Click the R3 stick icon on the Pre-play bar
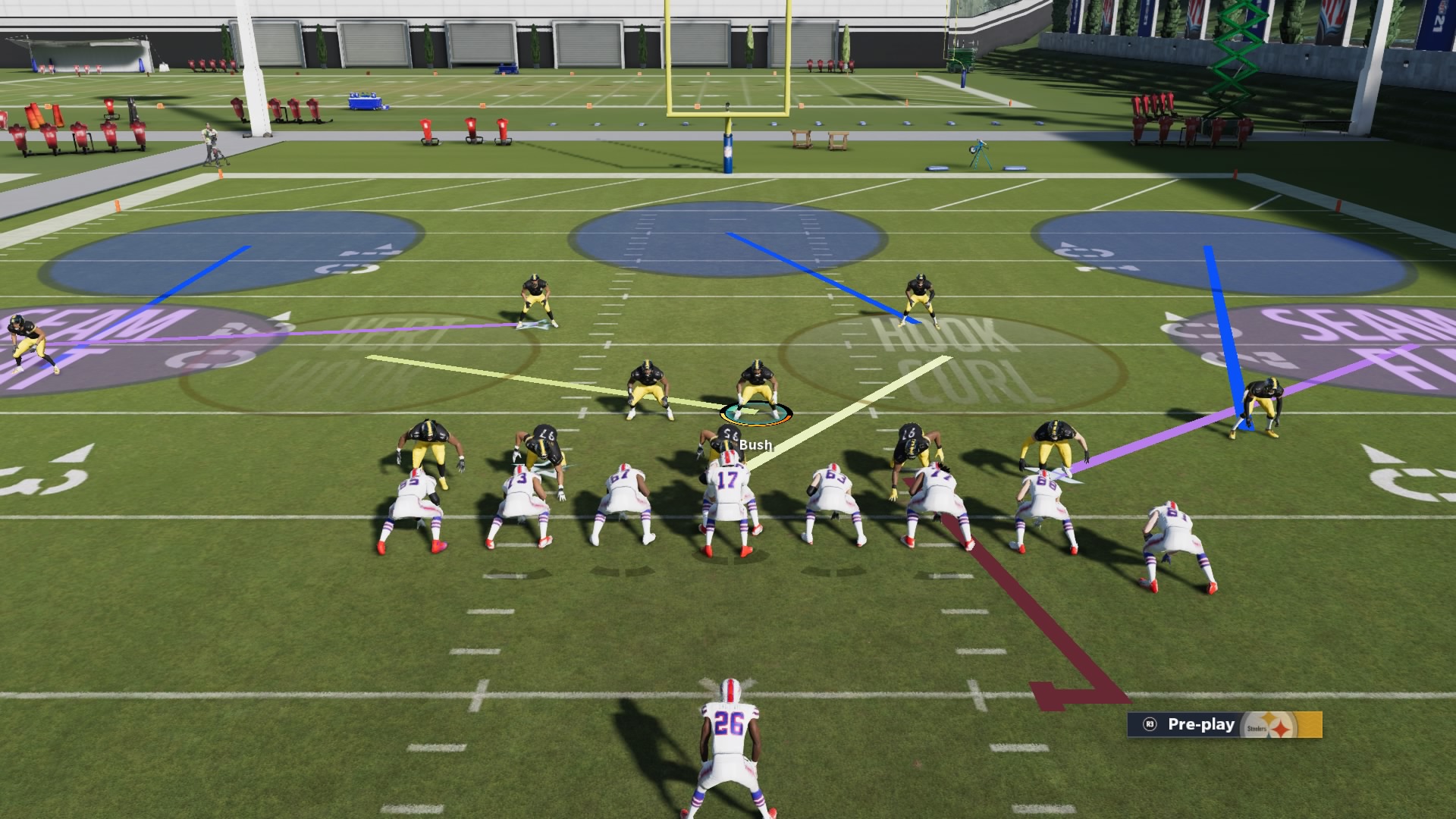This screenshot has width=1456, height=819. coord(1151,725)
